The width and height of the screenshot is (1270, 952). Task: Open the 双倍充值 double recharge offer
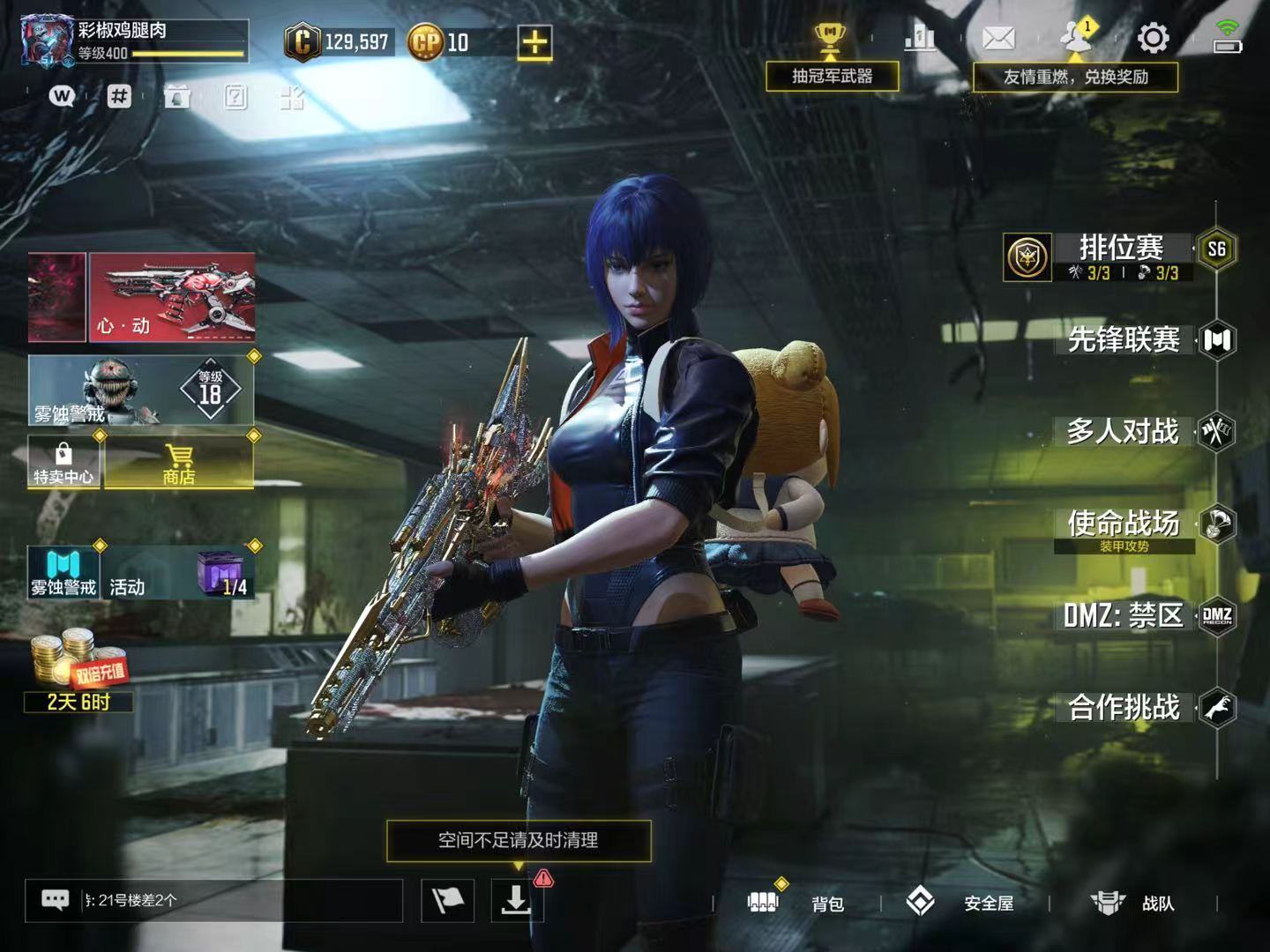pos(78,668)
